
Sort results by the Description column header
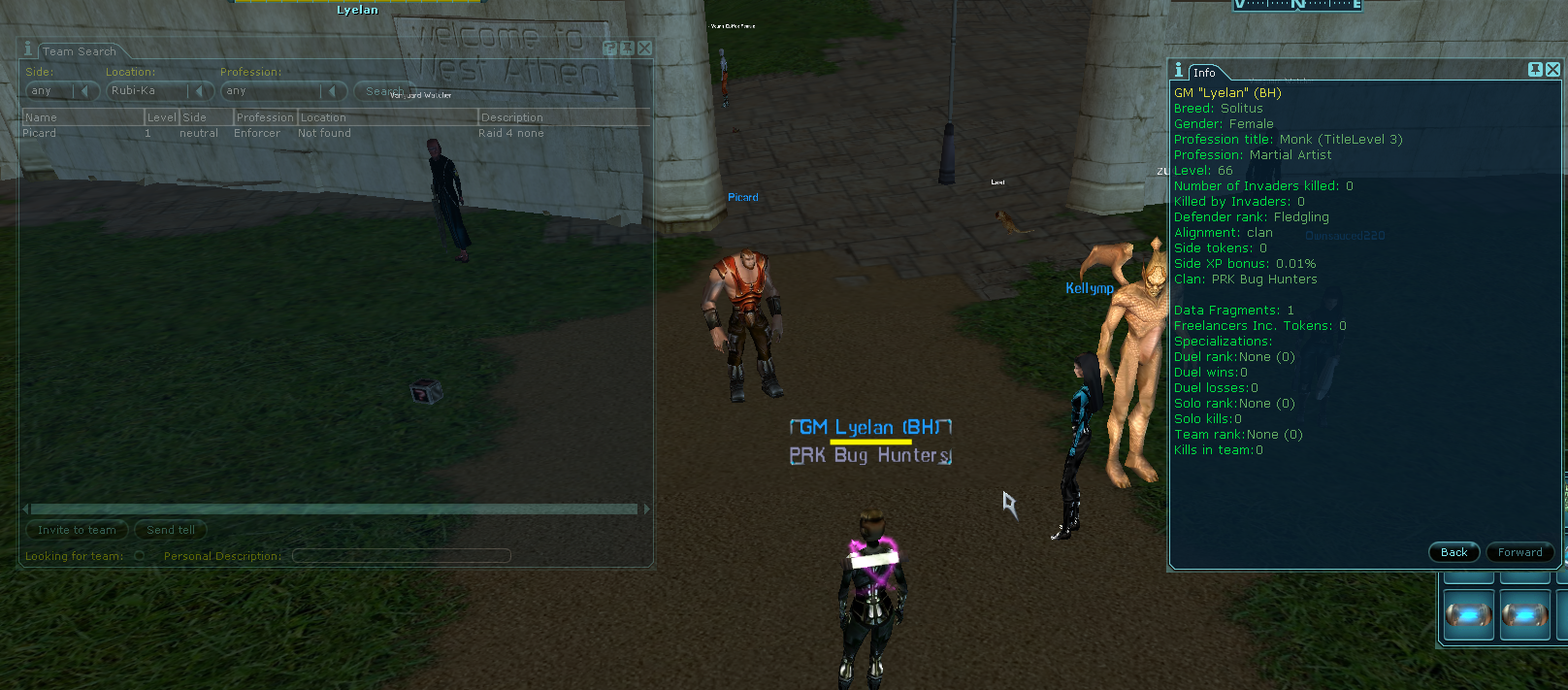(563, 117)
